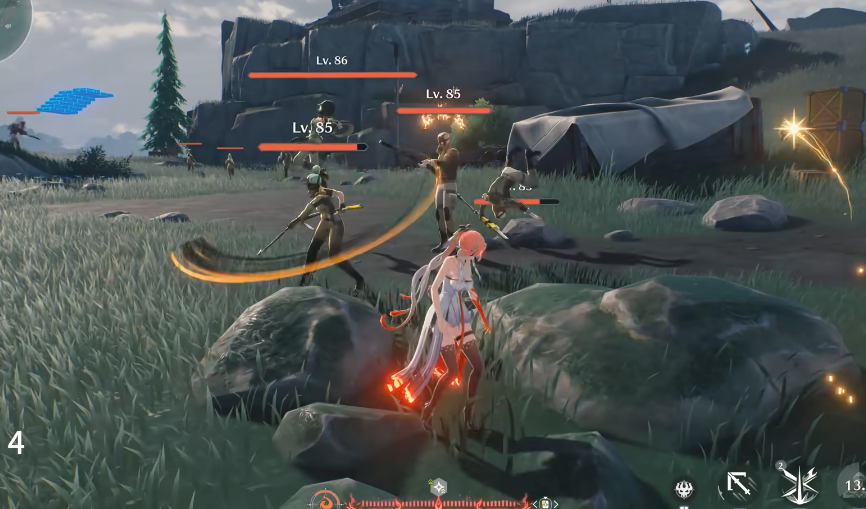Use the quick item between the arrows

[x=546, y=502]
